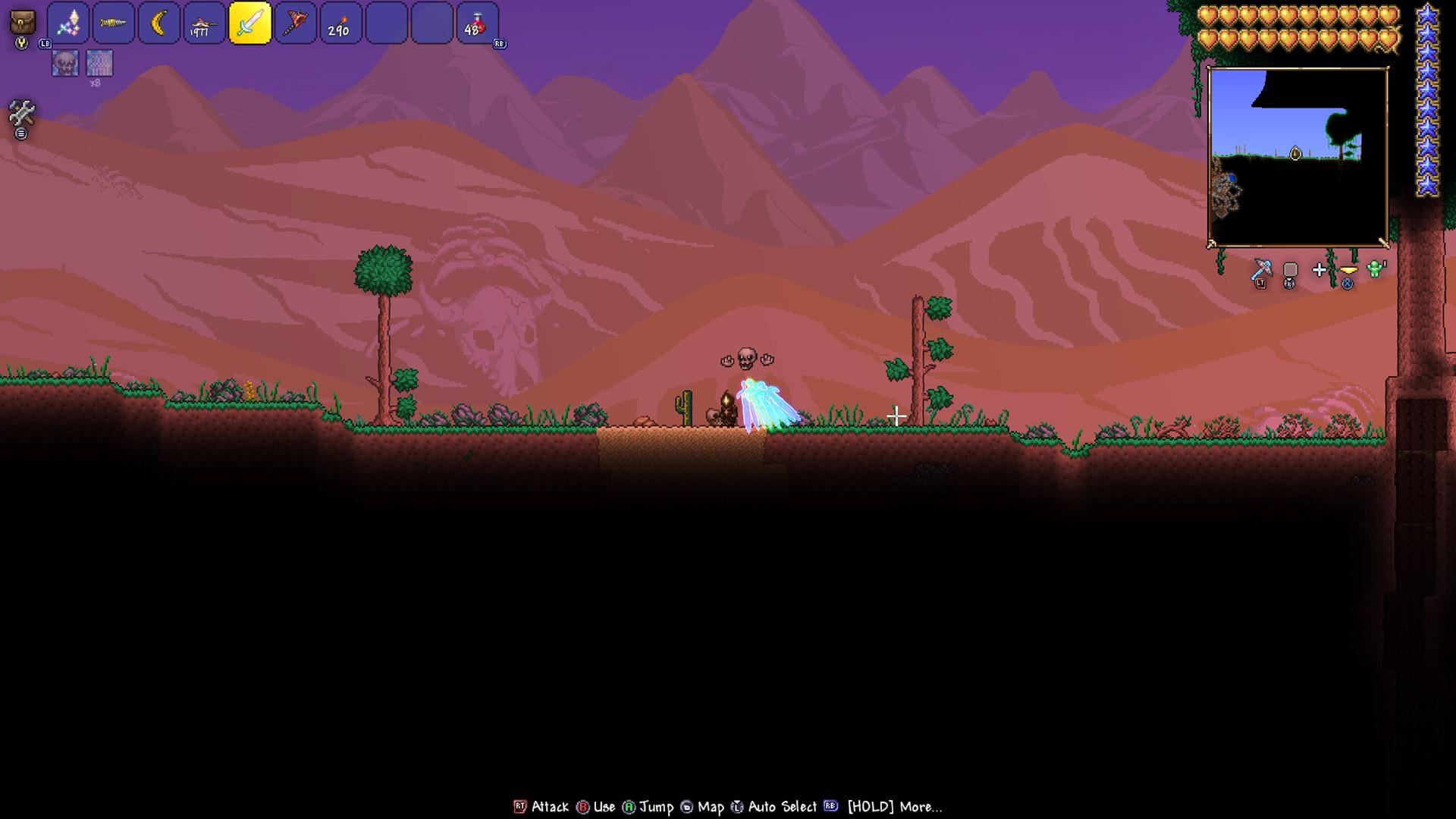Click the skull buff icon
The image size is (1456, 819).
point(65,63)
